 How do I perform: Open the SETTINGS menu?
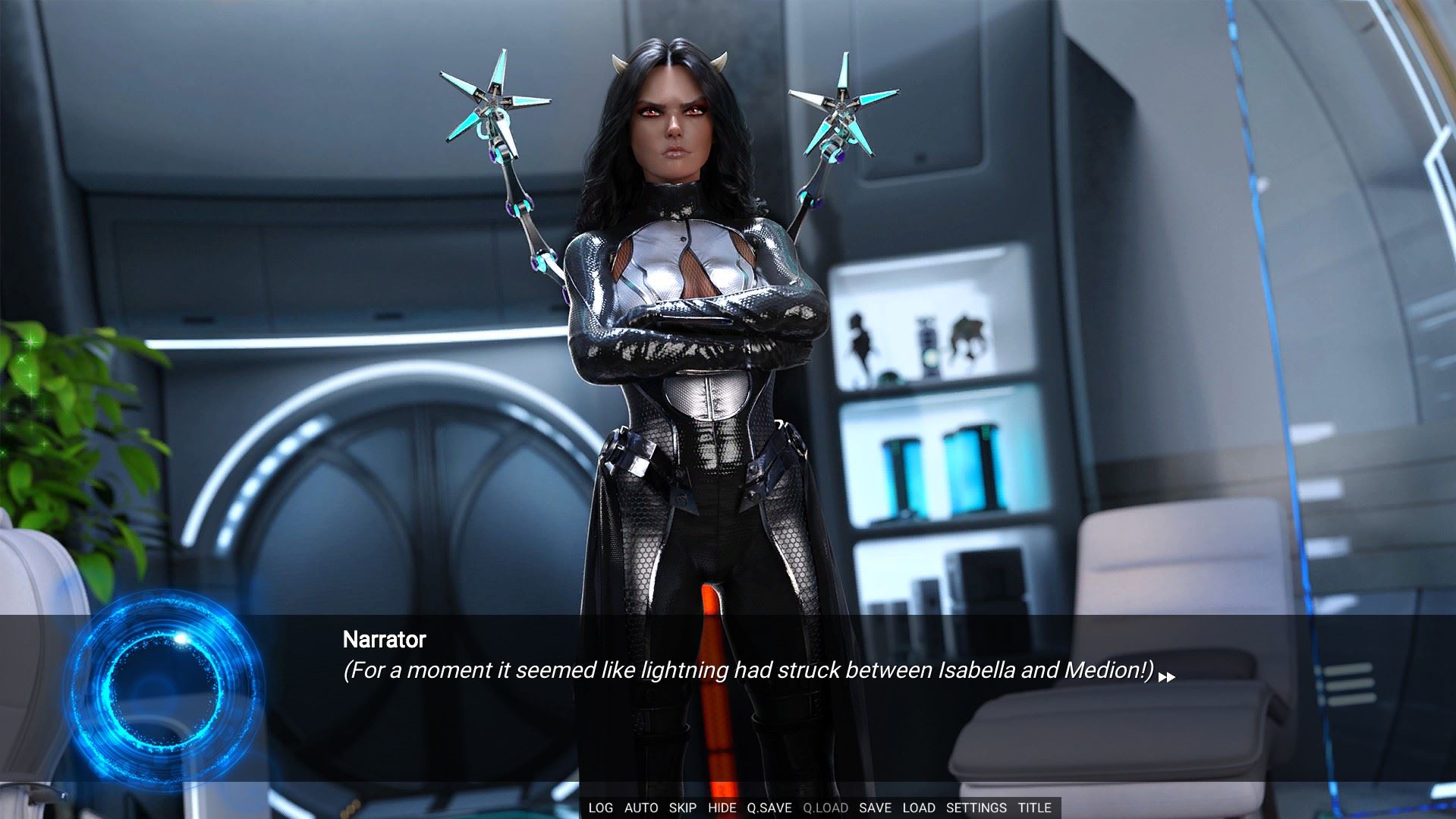coord(976,808)
